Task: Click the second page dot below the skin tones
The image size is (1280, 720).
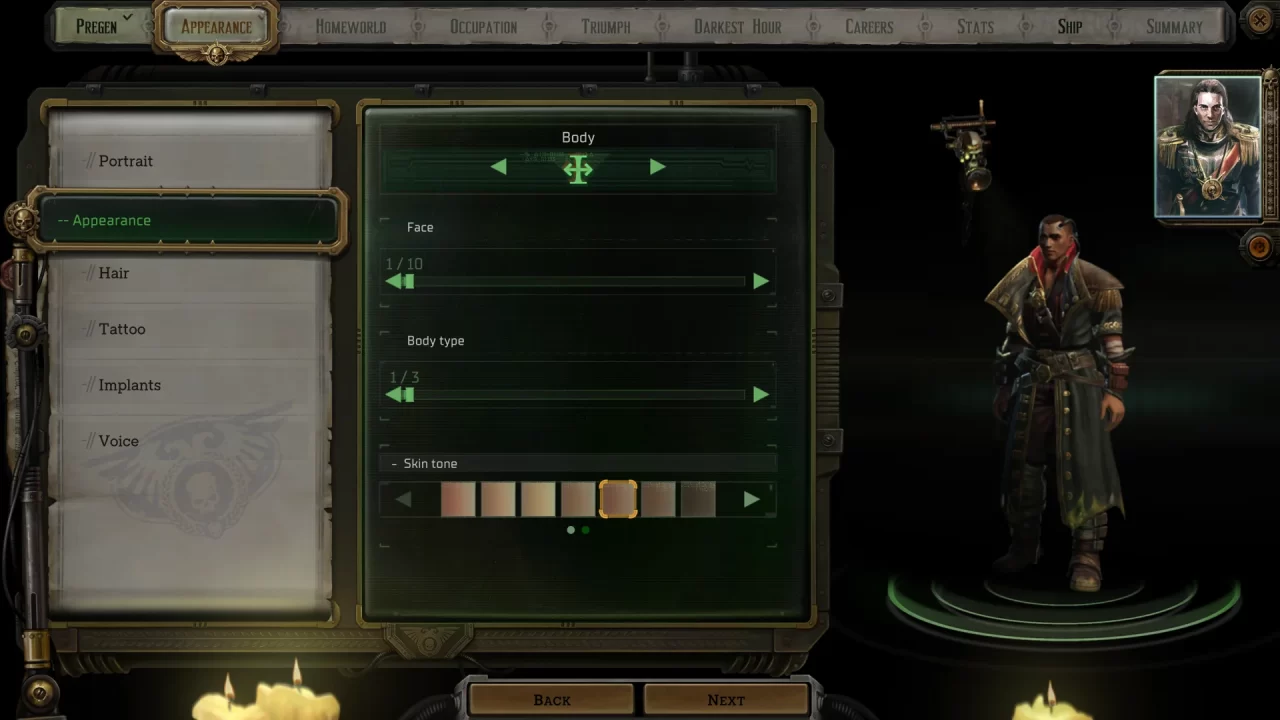Action: [x=586, y=530]
